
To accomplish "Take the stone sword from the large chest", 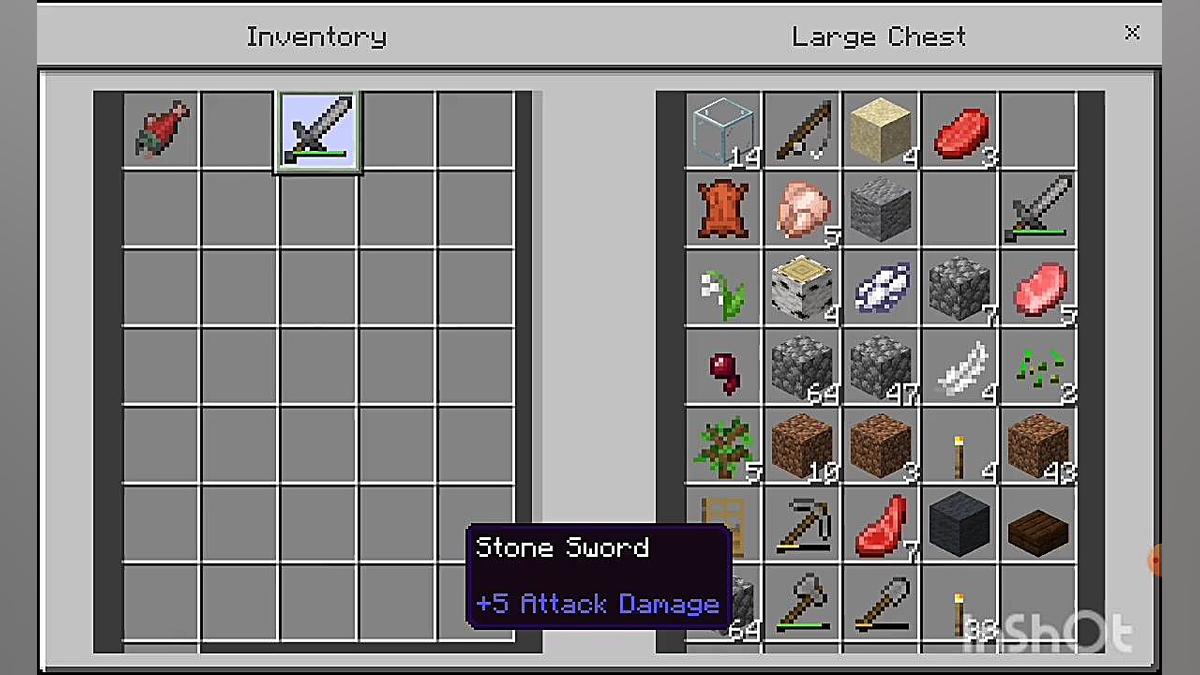I will pos(1039,209).
